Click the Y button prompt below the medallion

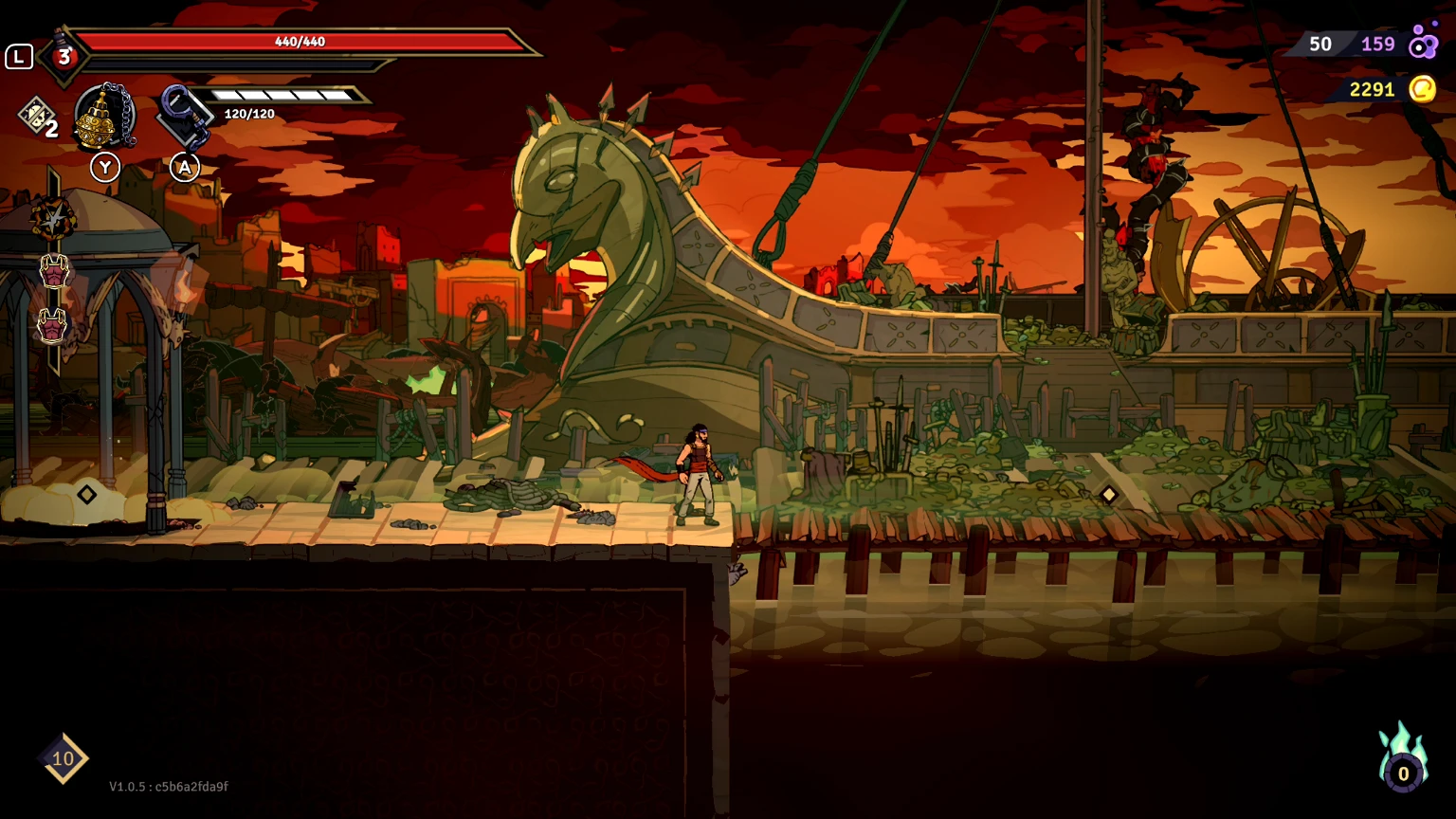pyautogui.click(x=104, y=167)
